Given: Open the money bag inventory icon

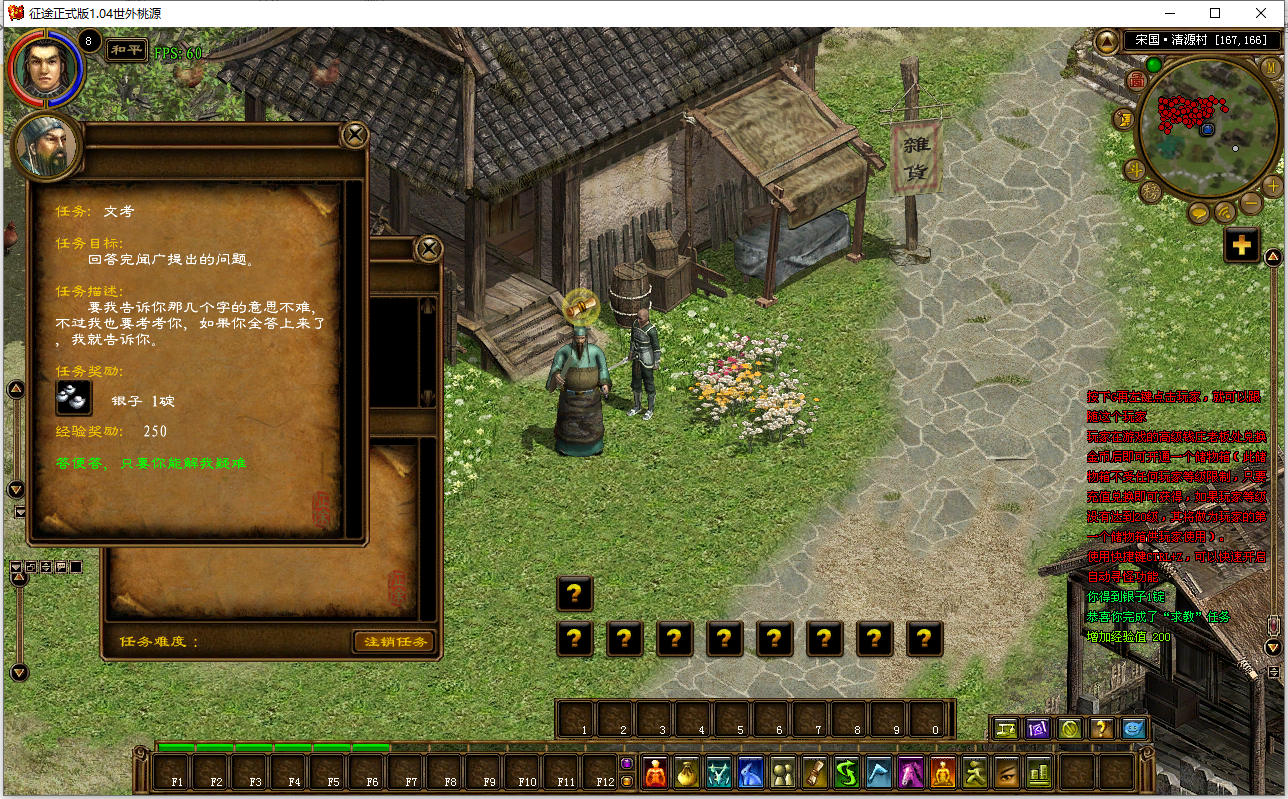Looking at the screenshot, I should (x=687, y=772).
